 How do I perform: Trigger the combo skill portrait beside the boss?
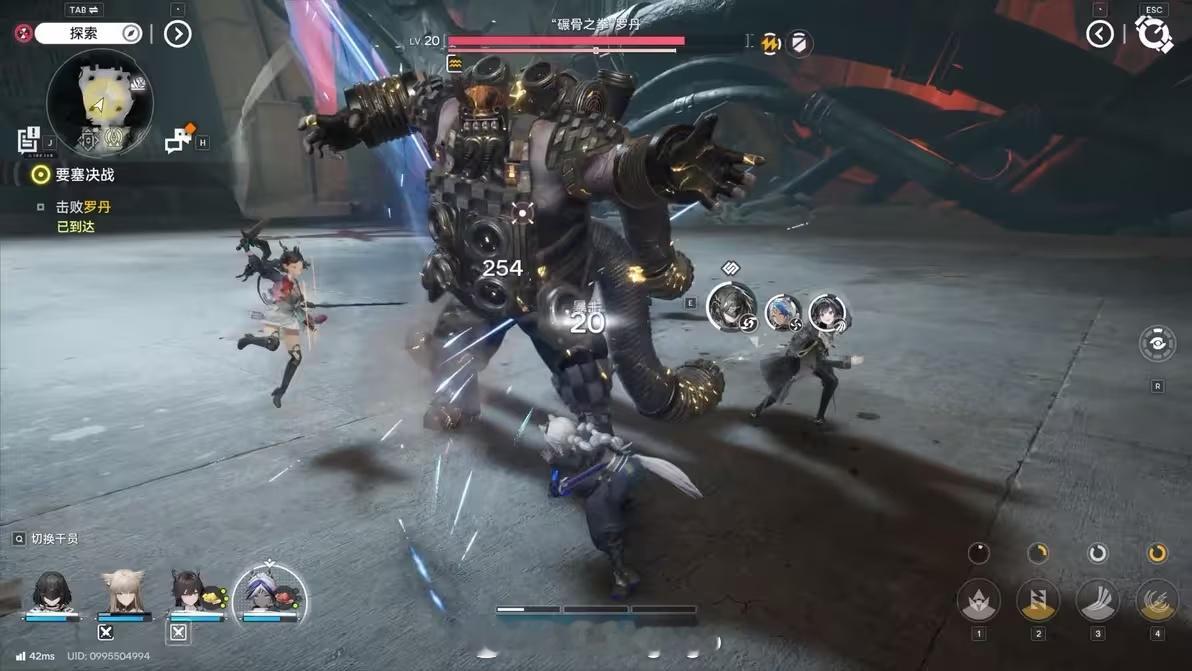[730, 306]
